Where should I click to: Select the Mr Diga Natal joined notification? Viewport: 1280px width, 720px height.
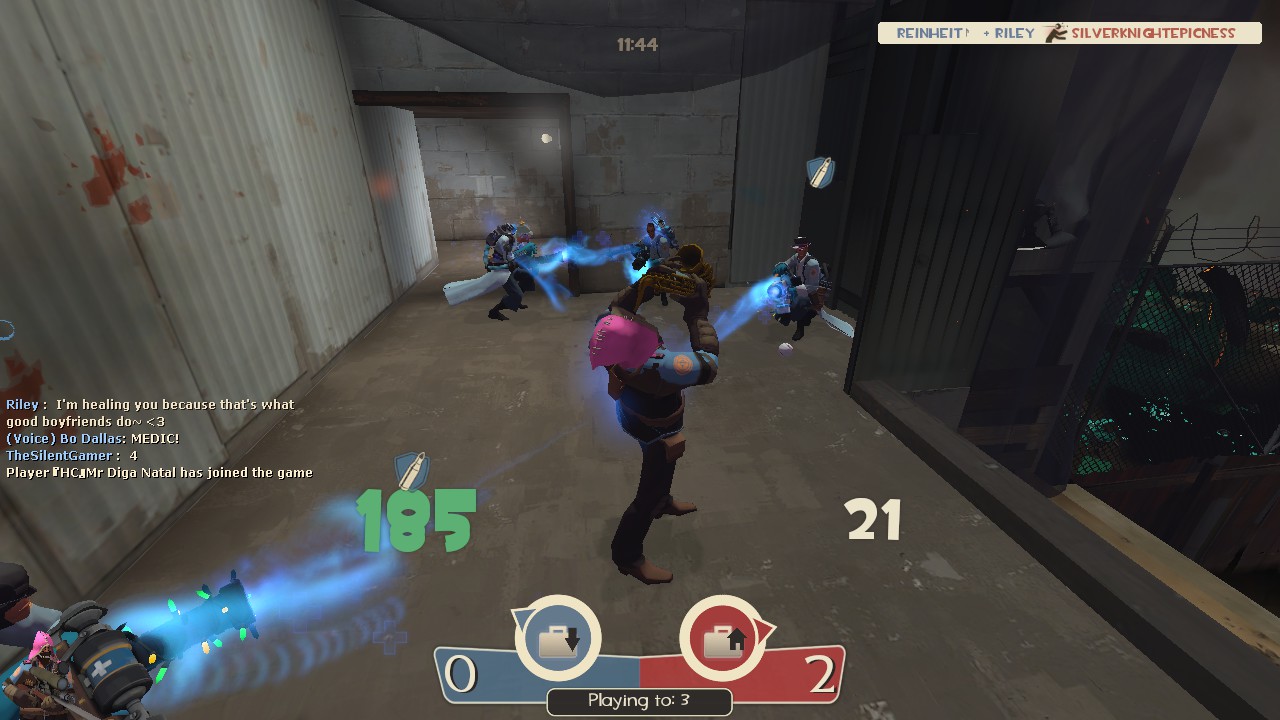click(159, 473)
